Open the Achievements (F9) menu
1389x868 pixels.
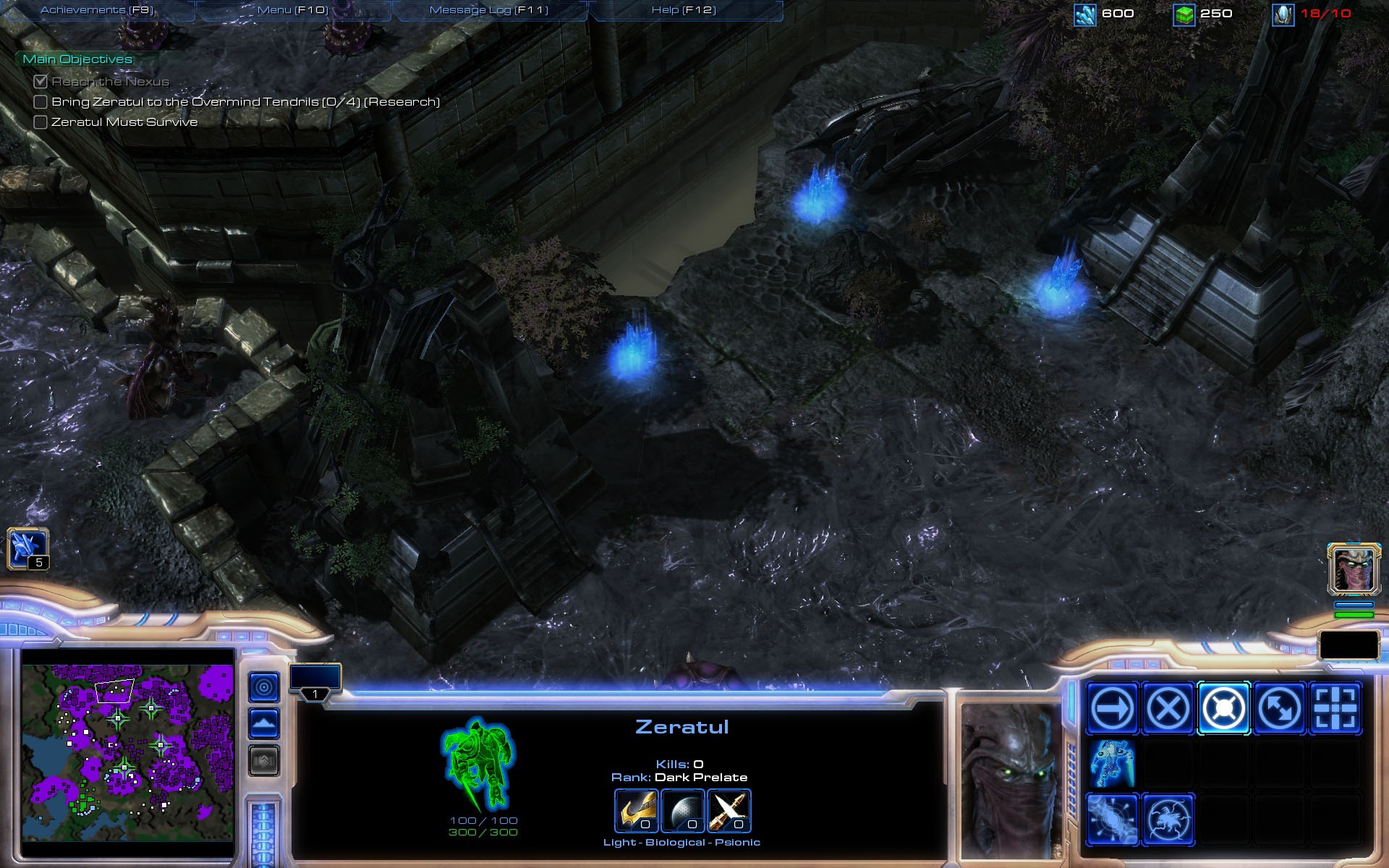(x=97, y=10)
